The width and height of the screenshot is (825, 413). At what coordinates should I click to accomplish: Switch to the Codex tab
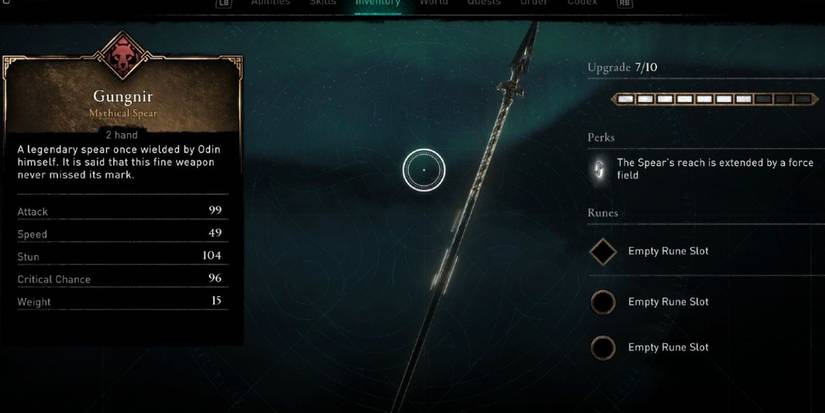[x=582, y=3]
